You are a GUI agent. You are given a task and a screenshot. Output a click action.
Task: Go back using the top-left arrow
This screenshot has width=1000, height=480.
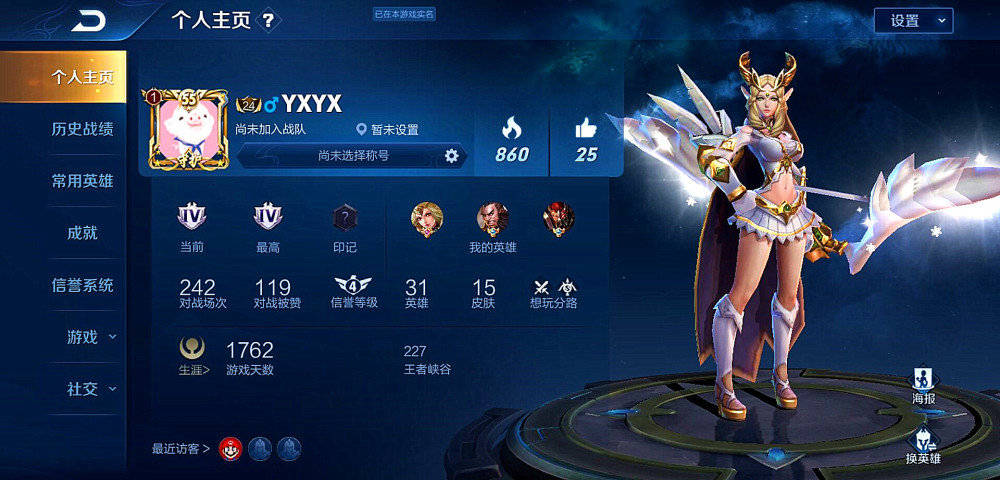pos(90,20)
